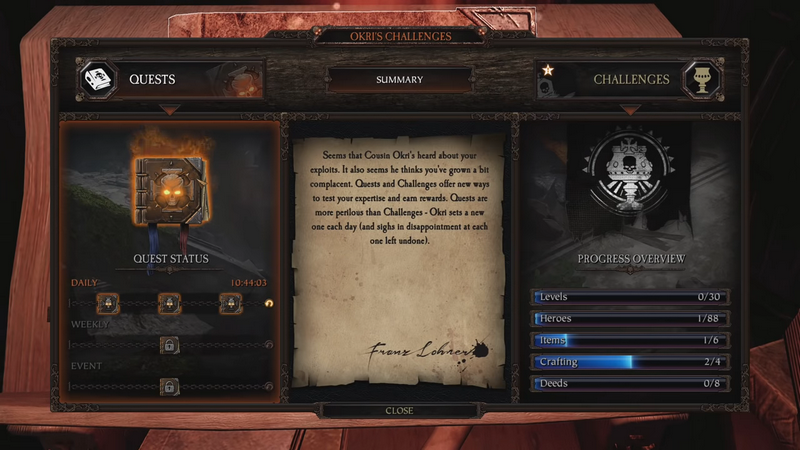The height and width of the screenshot is (450, 800).
Task: Open the Challenges tab
Action: (x=630, y=80)
